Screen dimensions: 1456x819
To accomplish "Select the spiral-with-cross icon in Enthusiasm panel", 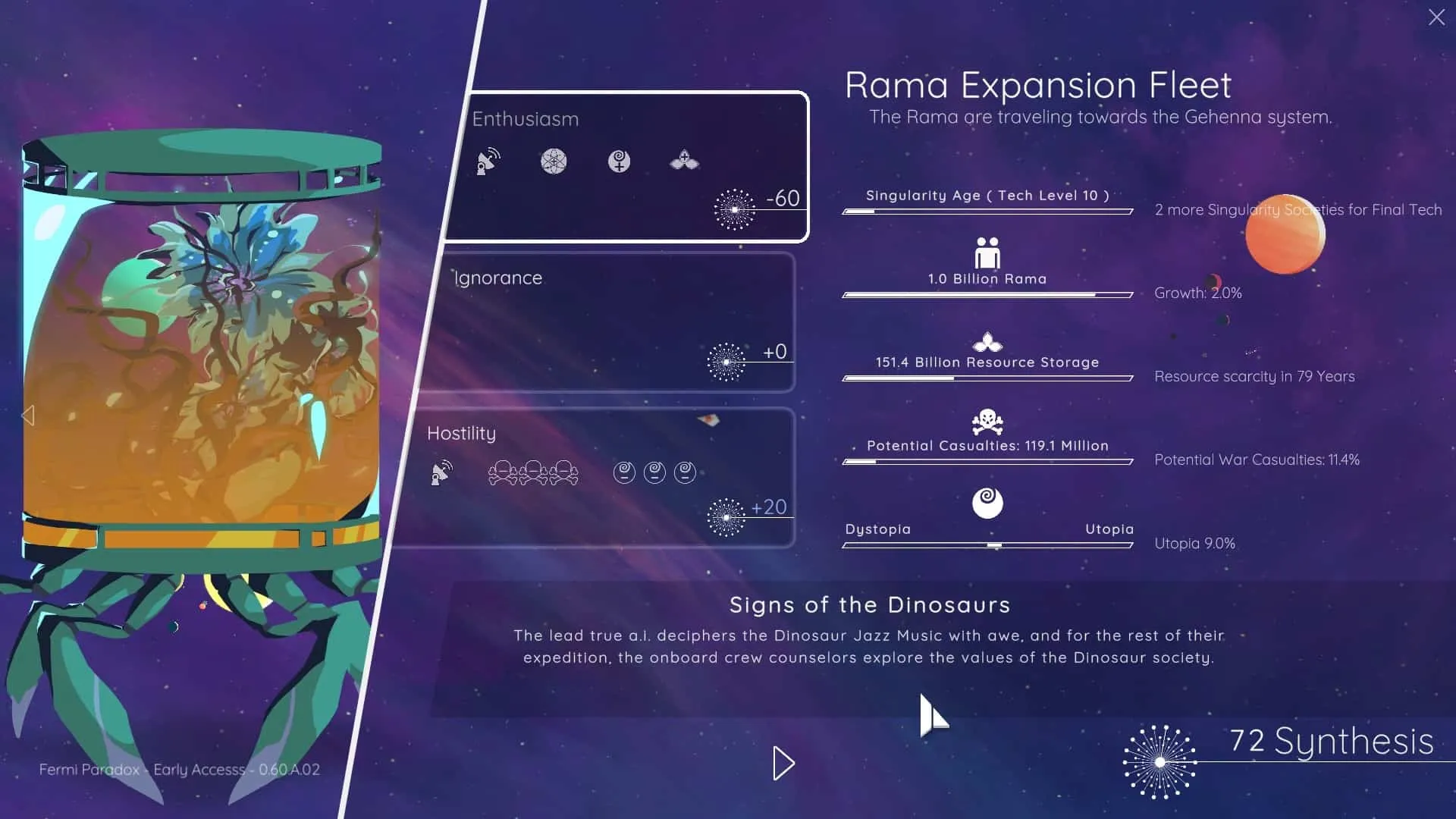I will coord(620,162).
